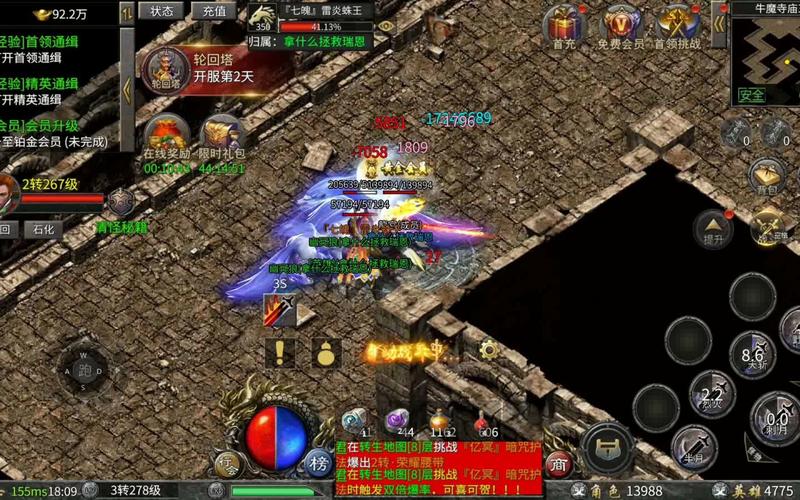Viewport: 800px width, 500px height.
Task: Toggle the 石化 petrify button
Action: point(45,229)
